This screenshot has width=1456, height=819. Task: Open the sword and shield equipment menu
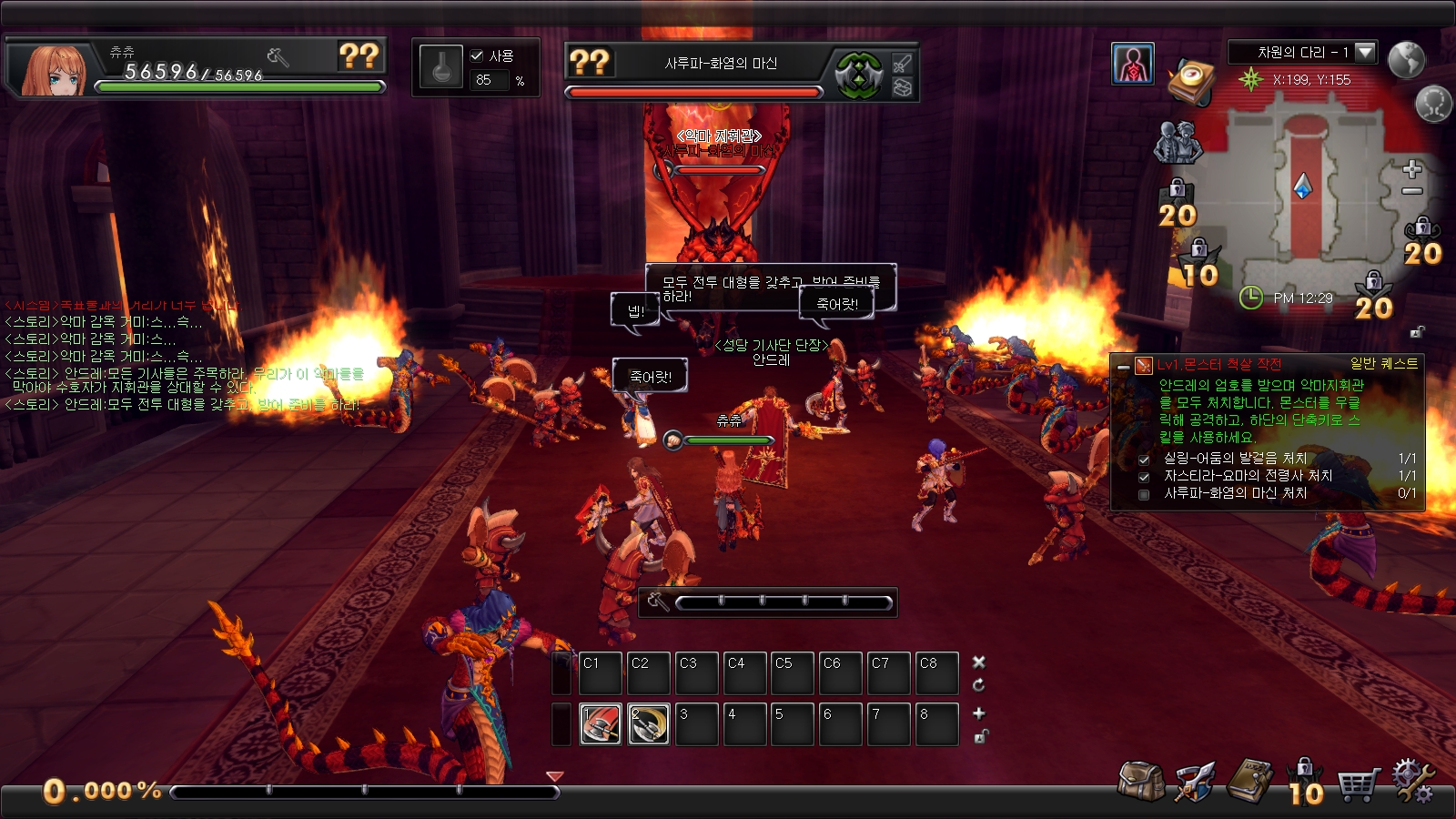point(1195,781)
